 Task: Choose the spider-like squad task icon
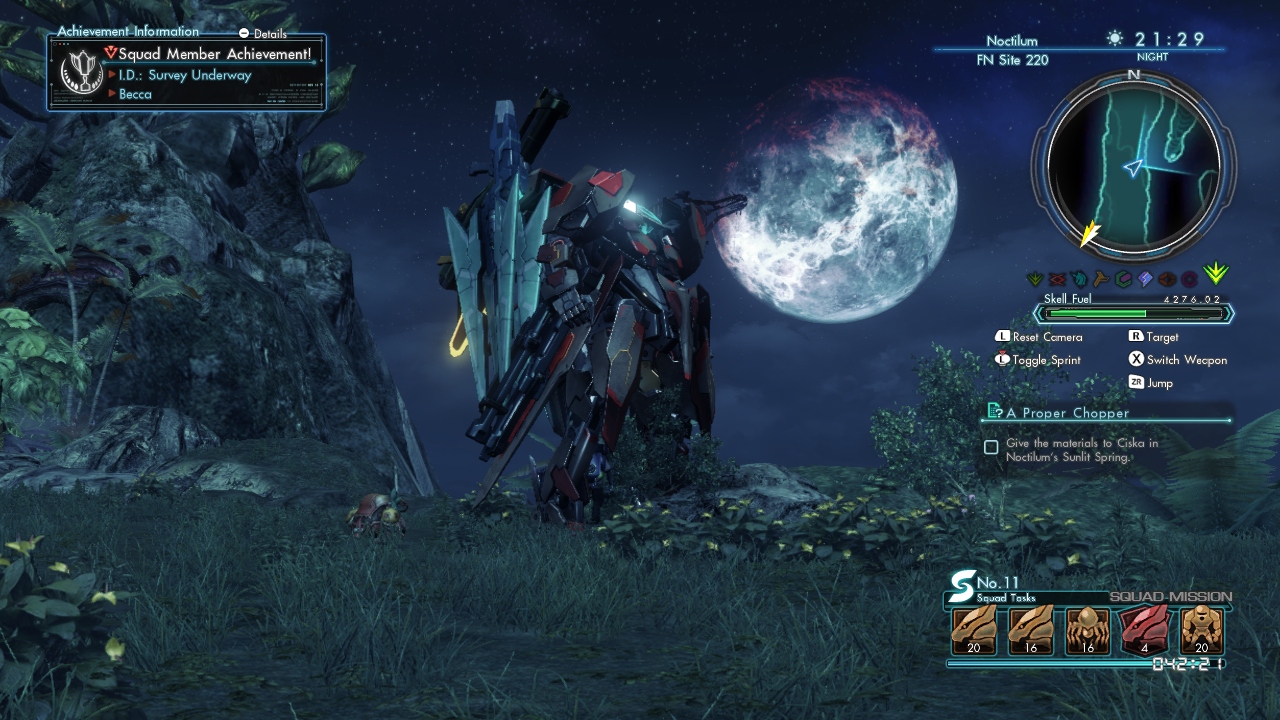coord(1088,631)
